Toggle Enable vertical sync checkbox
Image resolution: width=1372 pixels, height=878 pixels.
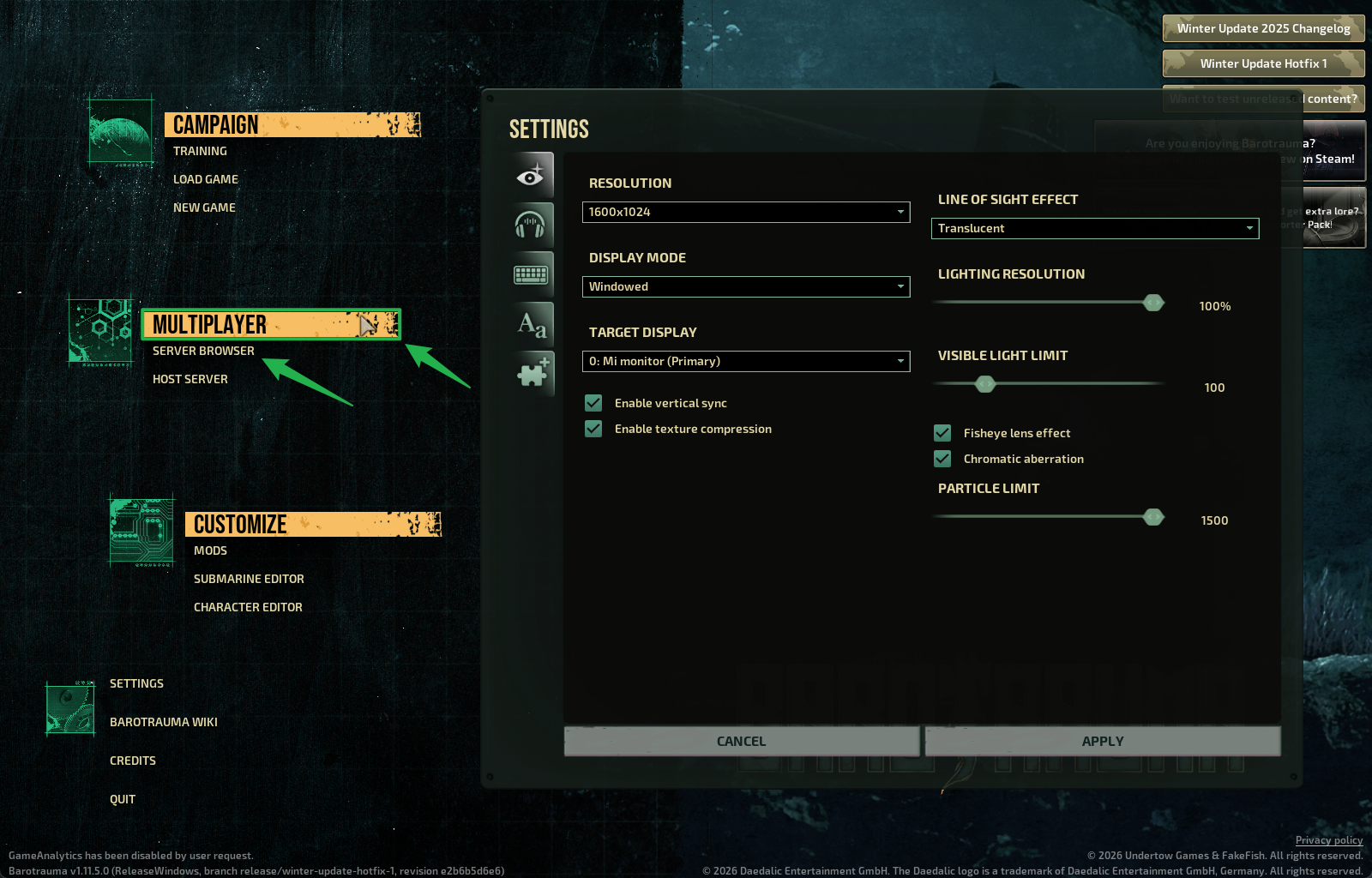[593, 403]
